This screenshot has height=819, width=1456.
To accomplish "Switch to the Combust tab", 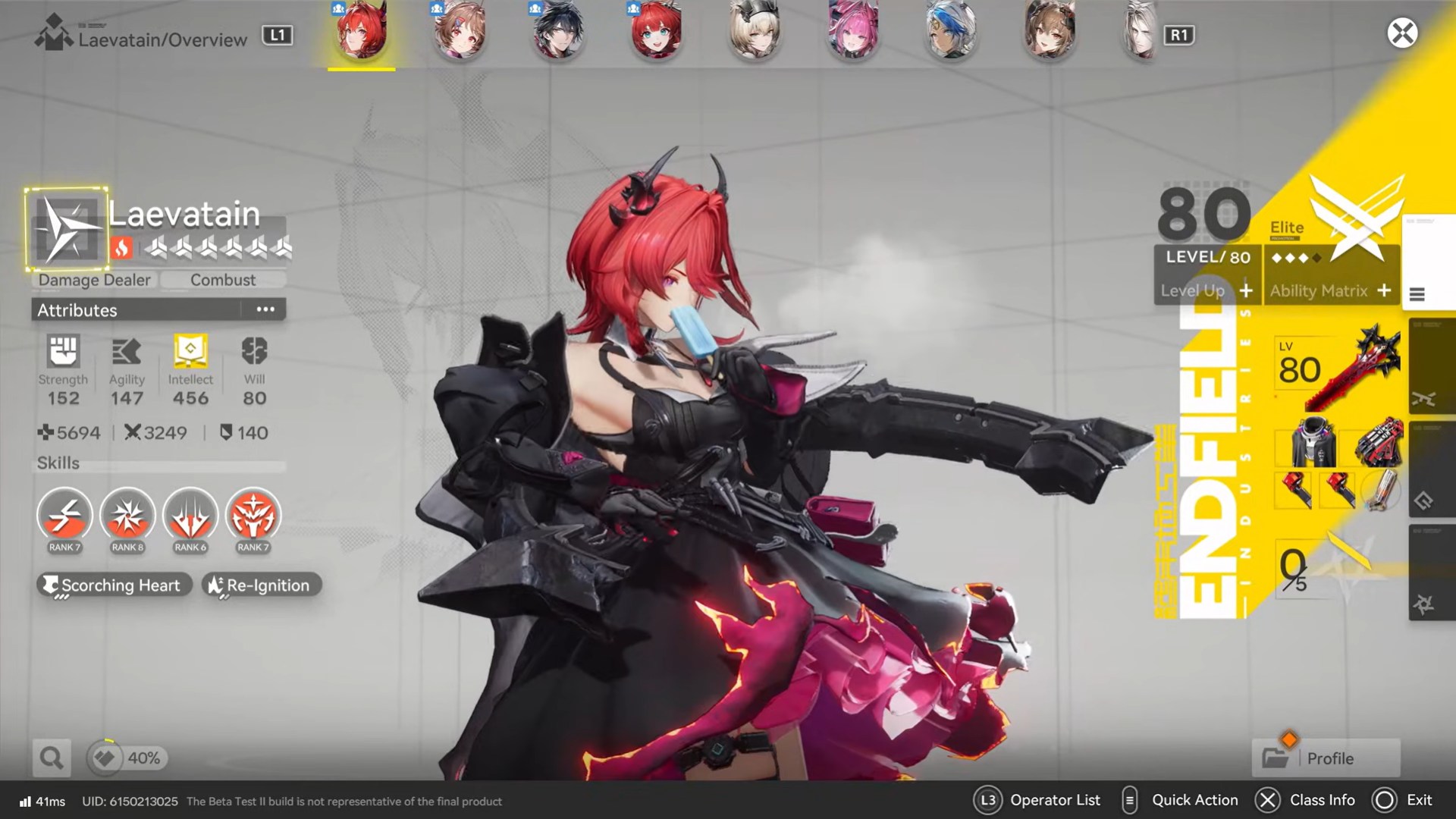I will coord(224,280).
